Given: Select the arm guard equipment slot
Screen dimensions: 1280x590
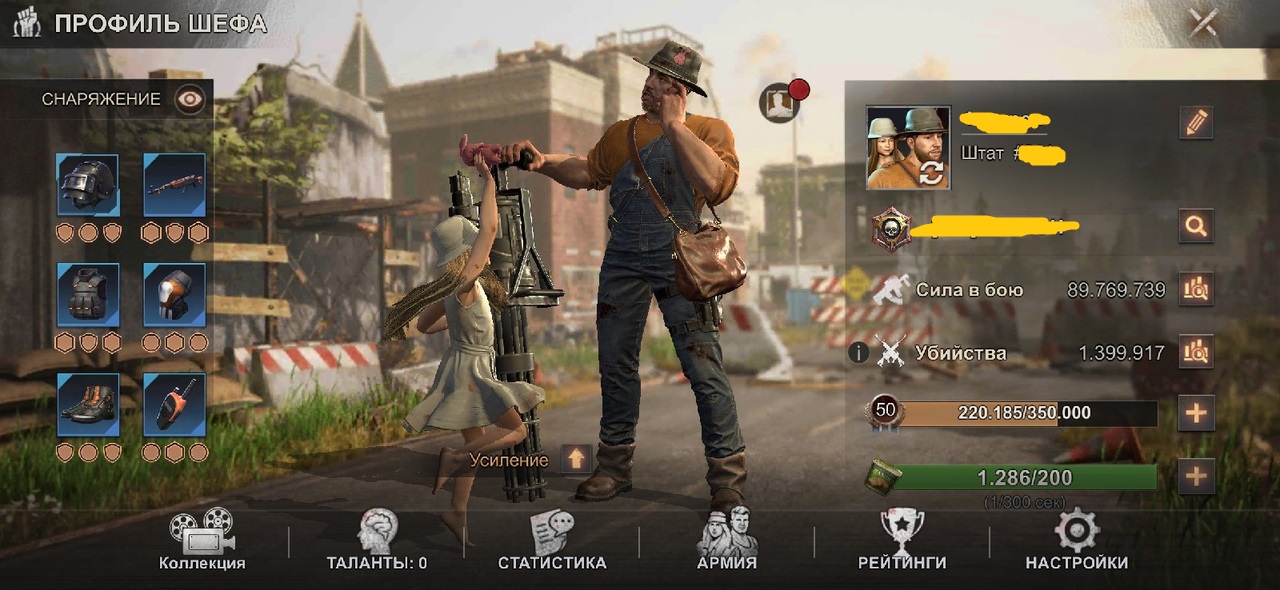Looking at the screenshot, I should (175, 295).
